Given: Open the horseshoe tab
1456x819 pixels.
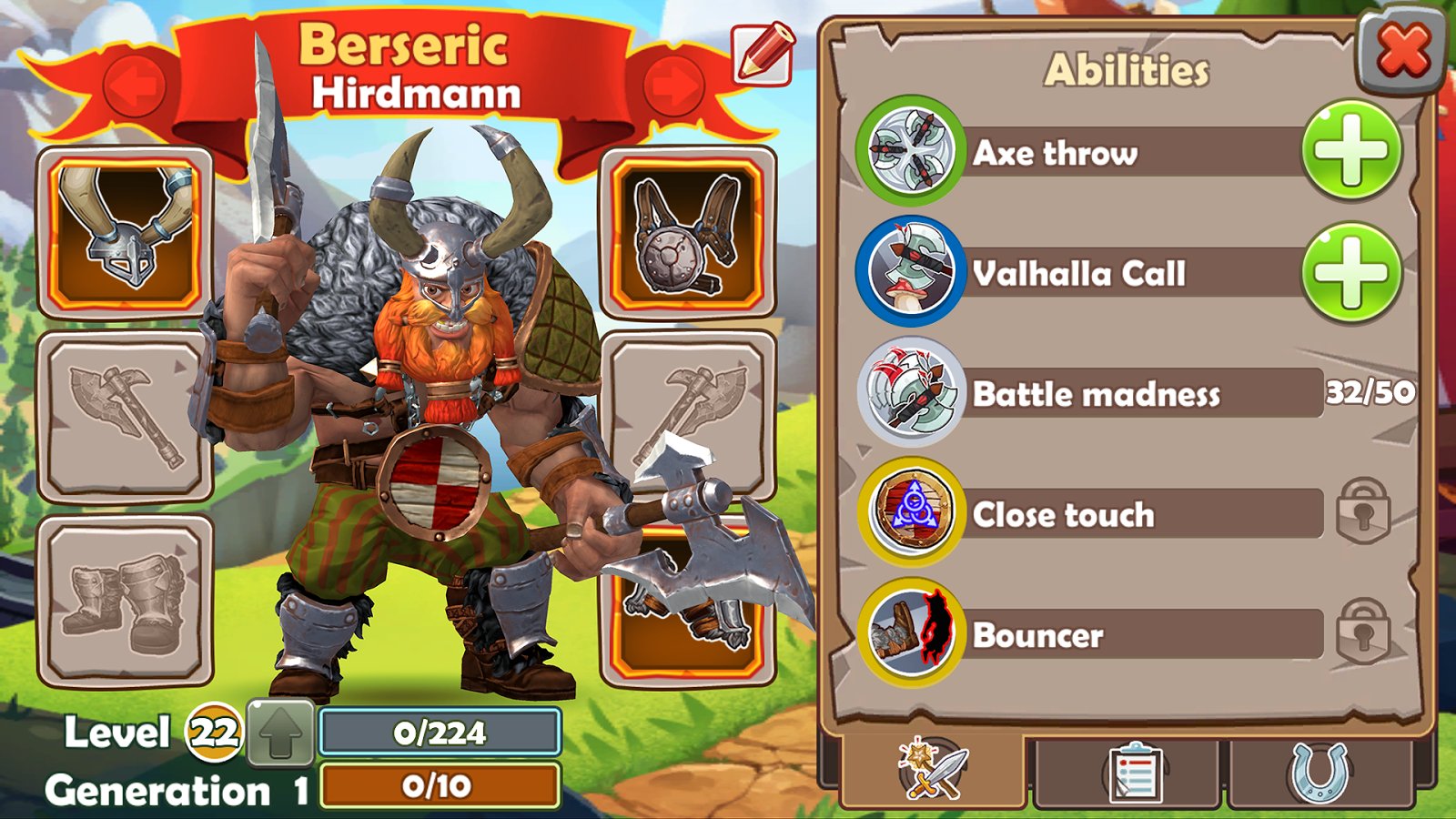Looking at the screenshot, I should [1319, 773].
